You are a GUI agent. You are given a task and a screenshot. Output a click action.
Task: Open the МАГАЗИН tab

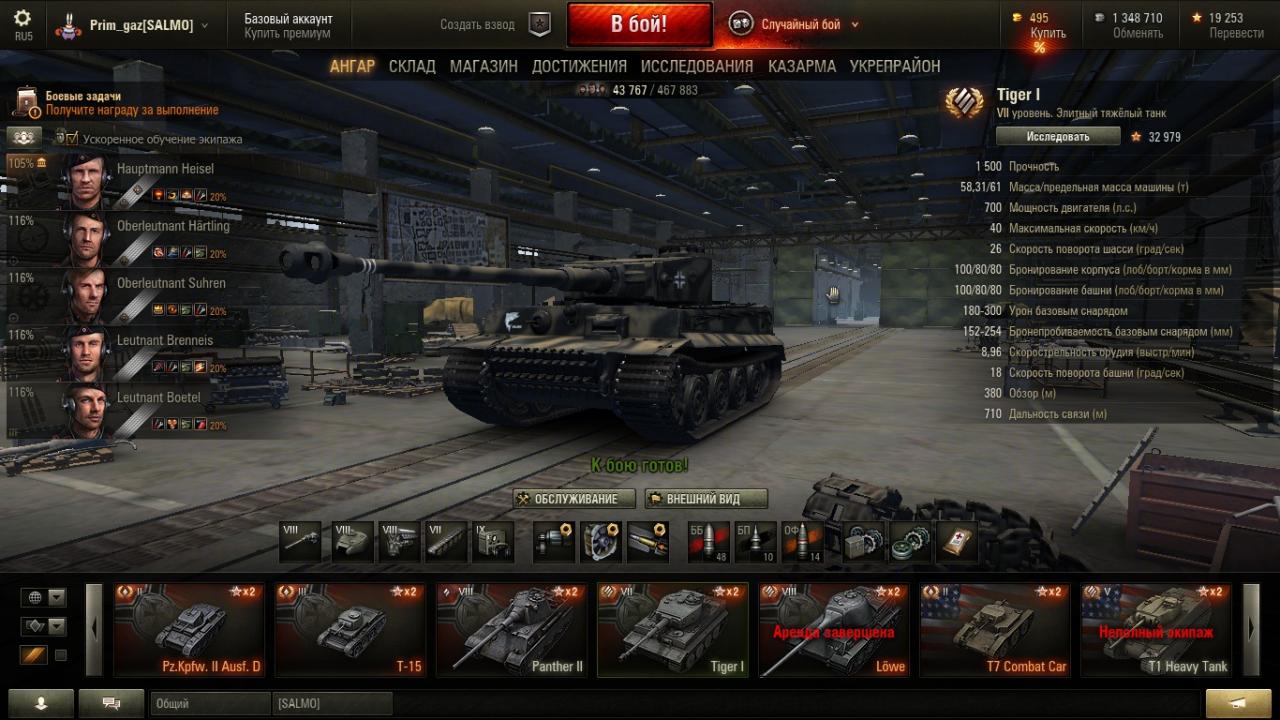coord(483,66)
